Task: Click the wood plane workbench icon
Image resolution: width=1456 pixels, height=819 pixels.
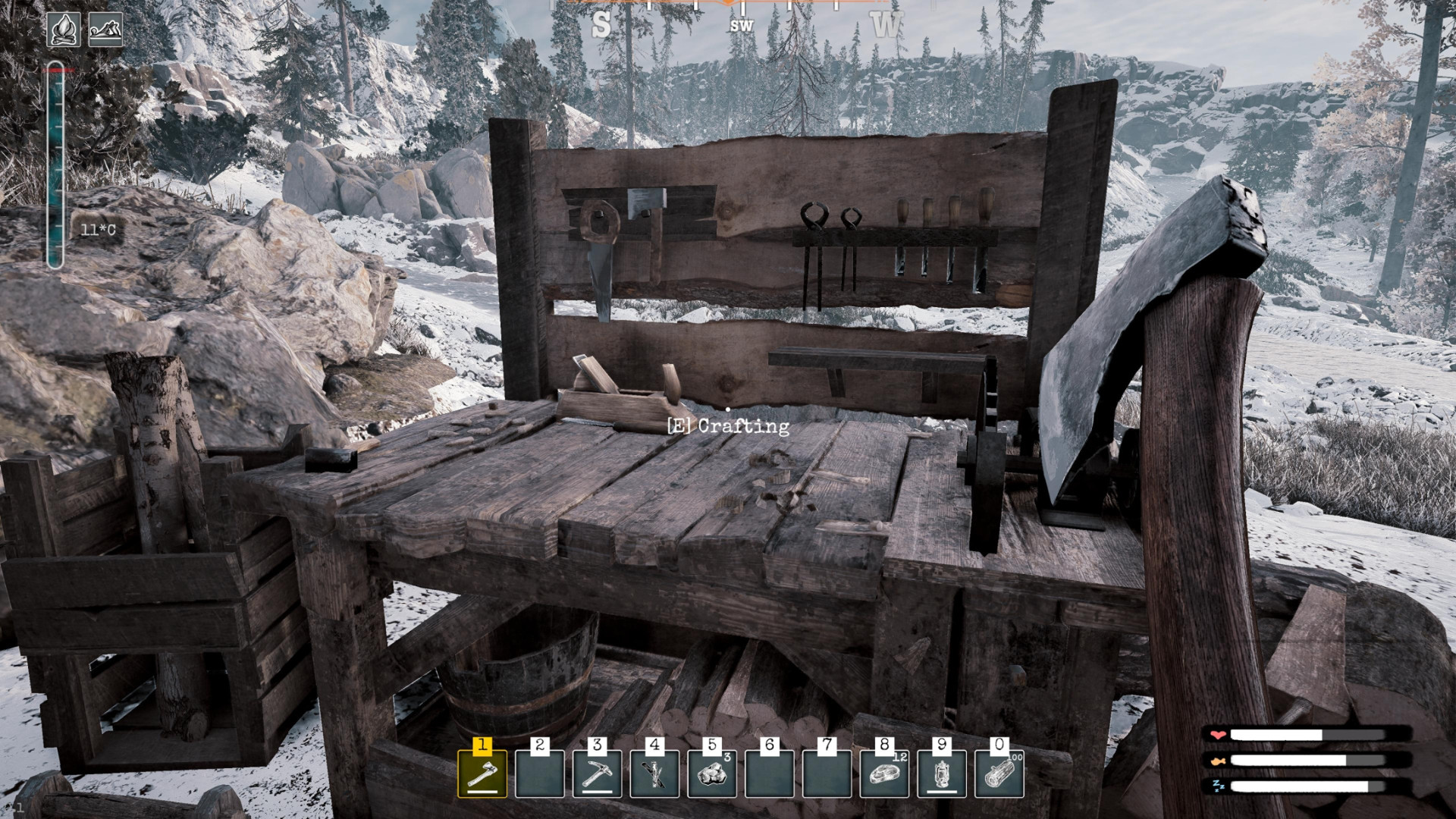Action: (x=105, y=30)
